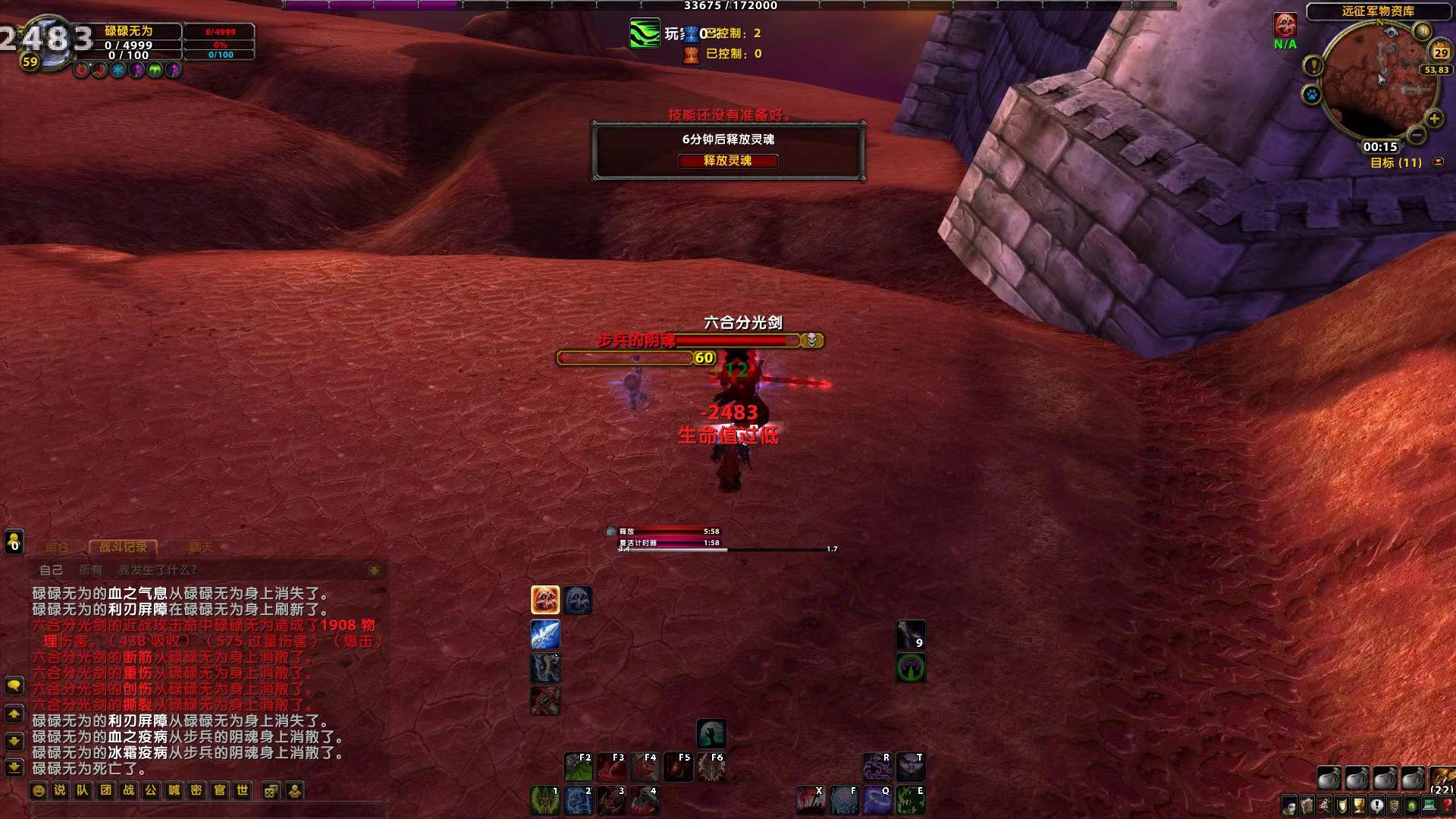Activate the glowing orange skull ability

544,600
